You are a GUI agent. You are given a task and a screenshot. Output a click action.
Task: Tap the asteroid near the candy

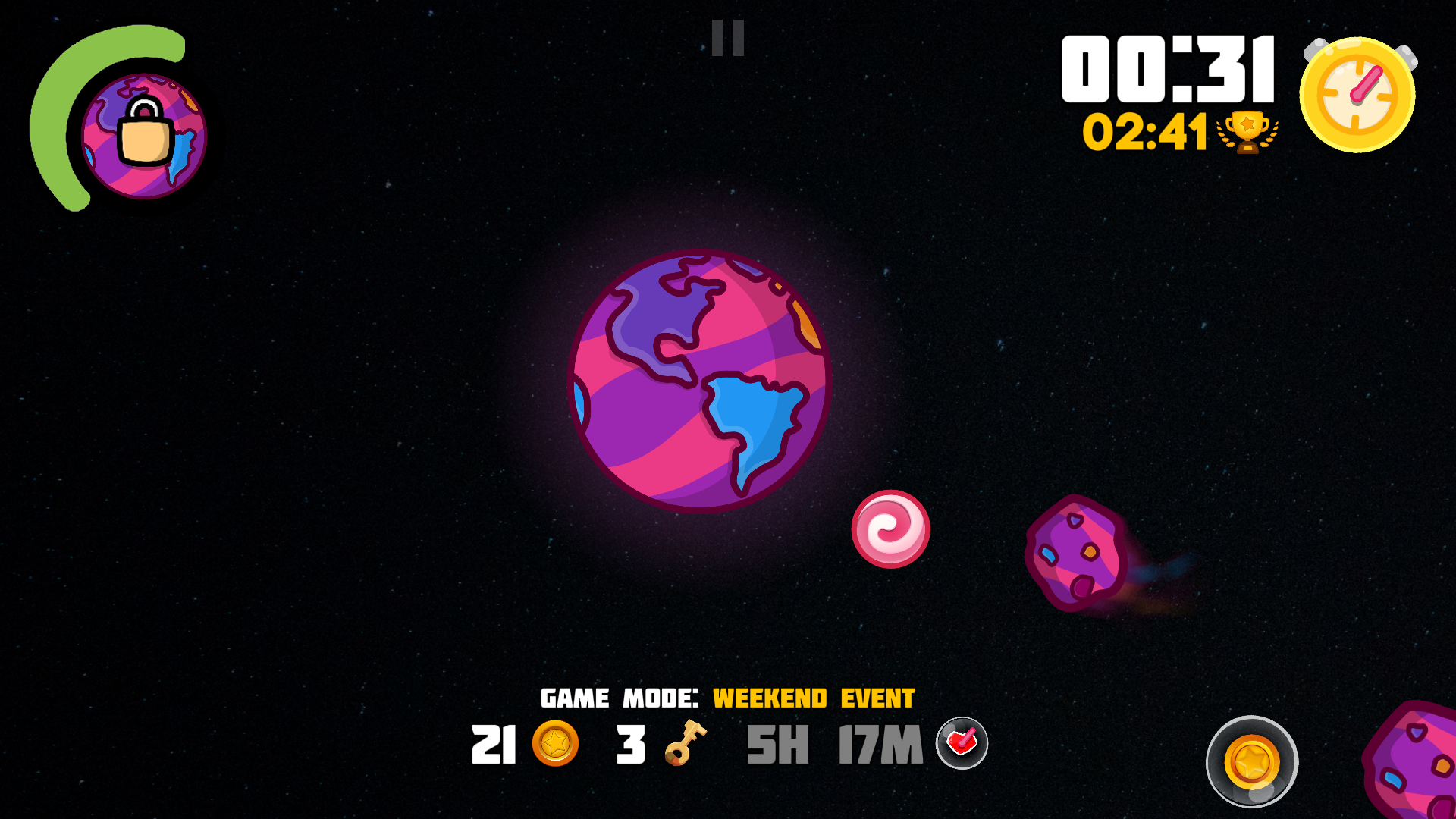(x=1077, y=554)
